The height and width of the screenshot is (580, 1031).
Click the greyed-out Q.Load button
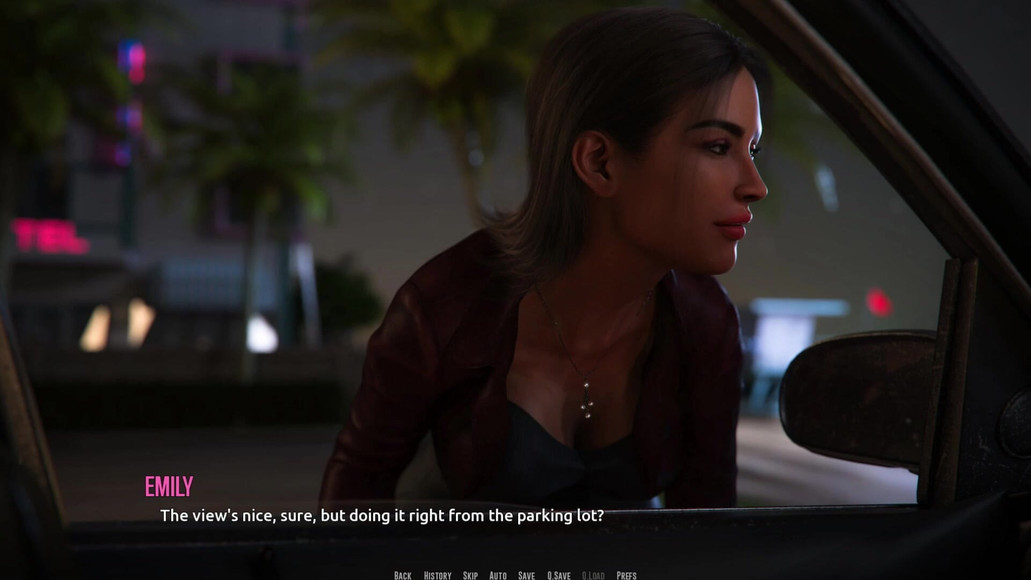[x=593, y=575]
